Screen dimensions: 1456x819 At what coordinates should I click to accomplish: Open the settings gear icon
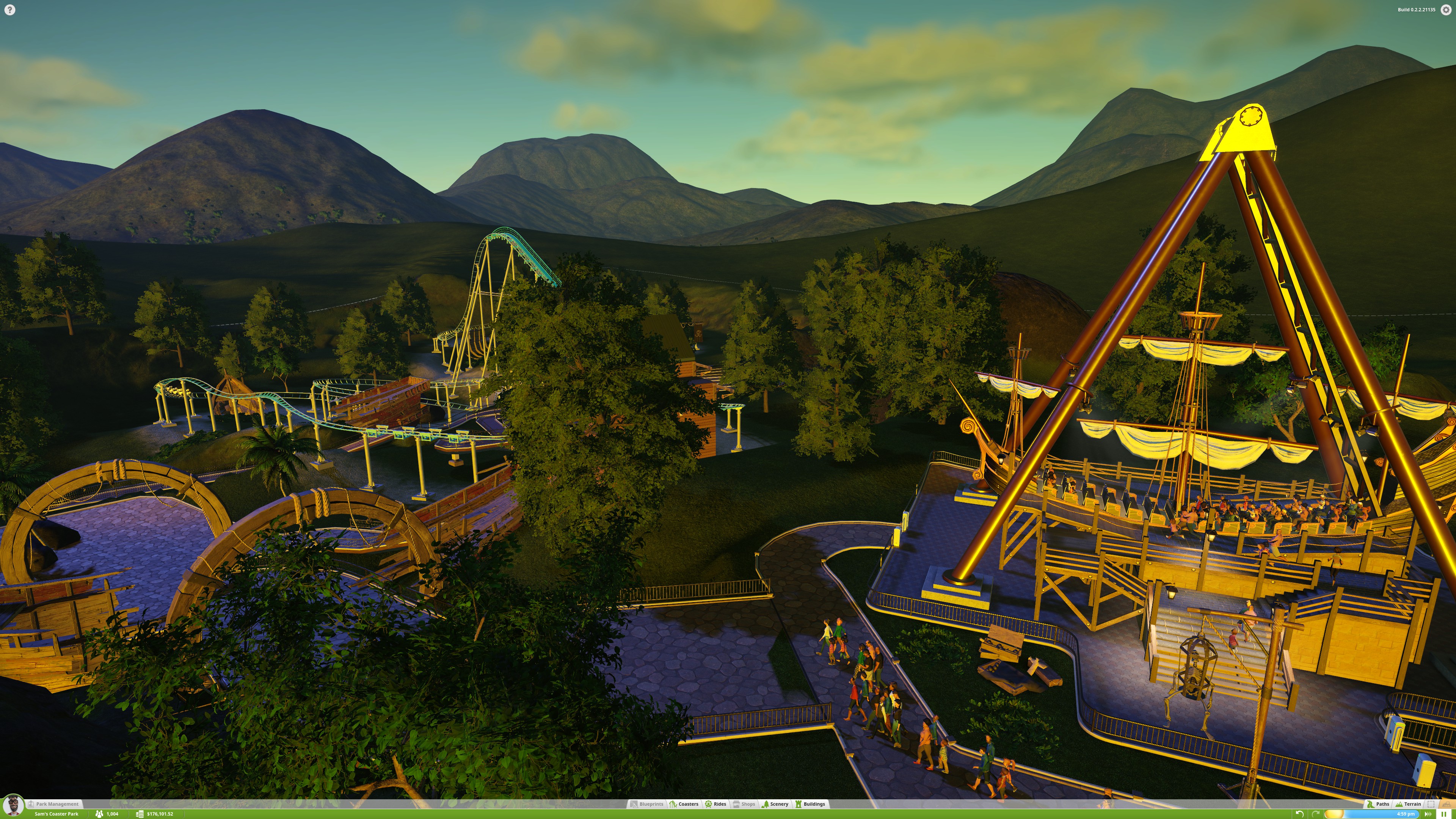1446,9
